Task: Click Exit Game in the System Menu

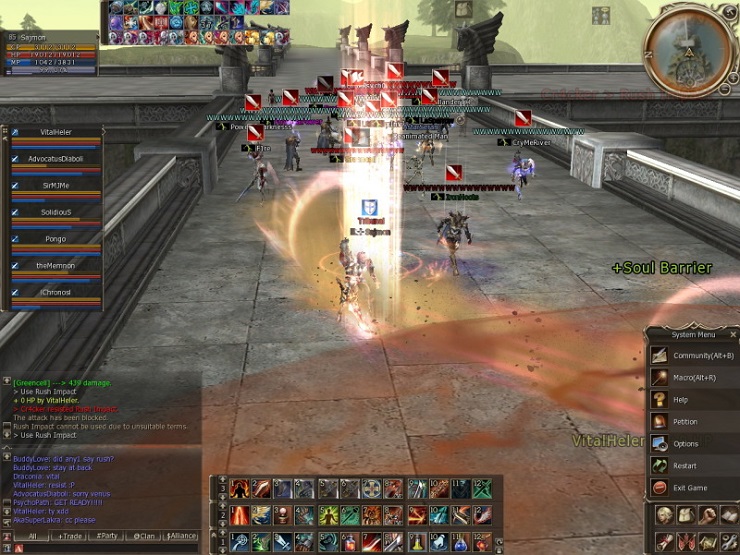Action: pos(689,487)
